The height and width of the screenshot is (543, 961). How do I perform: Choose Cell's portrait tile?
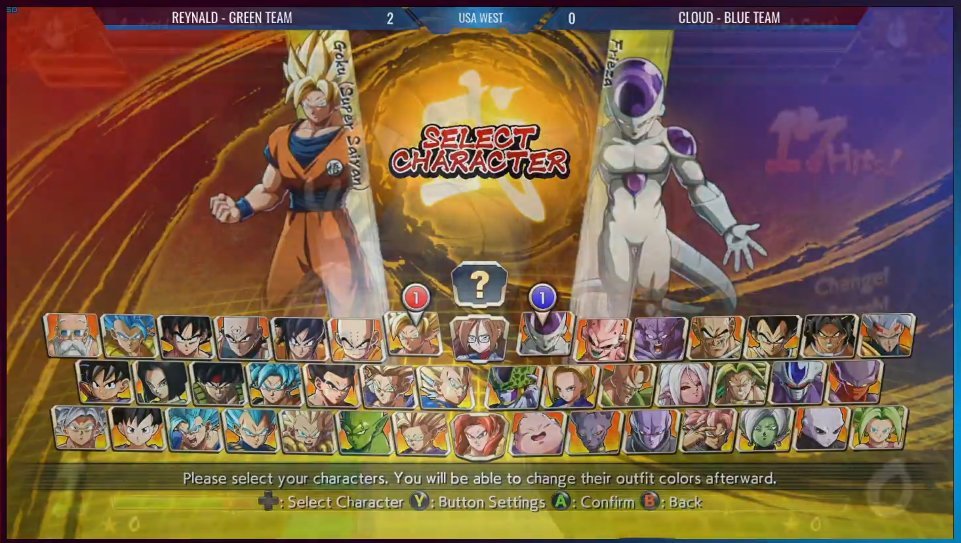coord(514,385)
